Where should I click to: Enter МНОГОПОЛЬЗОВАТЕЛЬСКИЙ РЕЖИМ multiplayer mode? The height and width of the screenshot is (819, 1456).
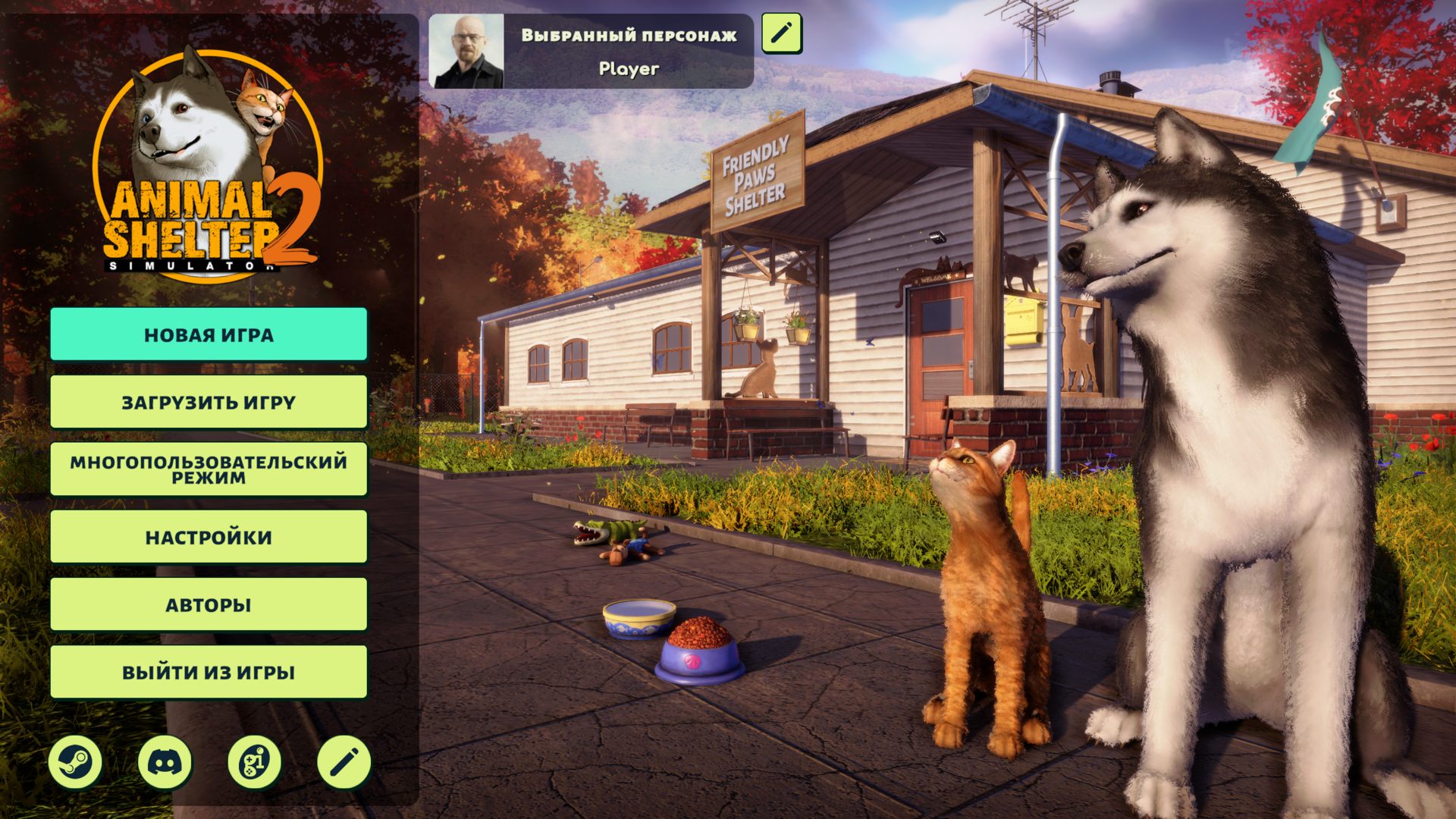(209, 469)
